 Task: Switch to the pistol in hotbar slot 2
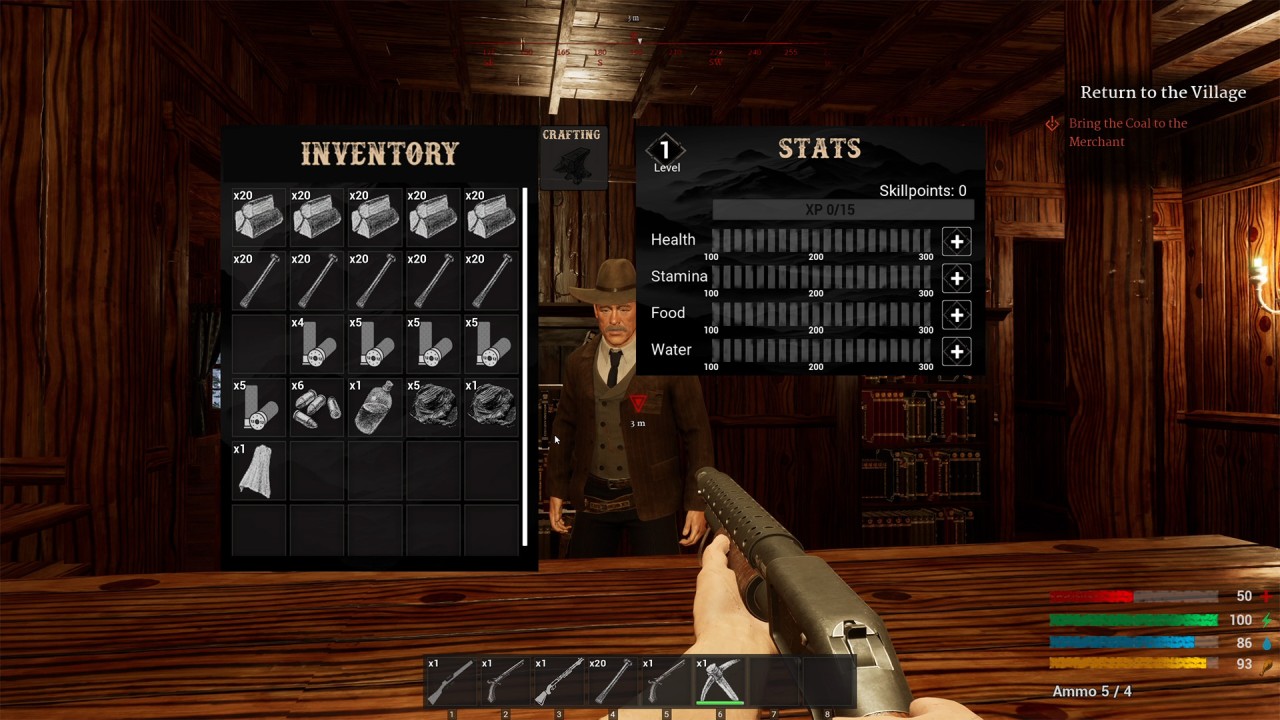point(505,682)
